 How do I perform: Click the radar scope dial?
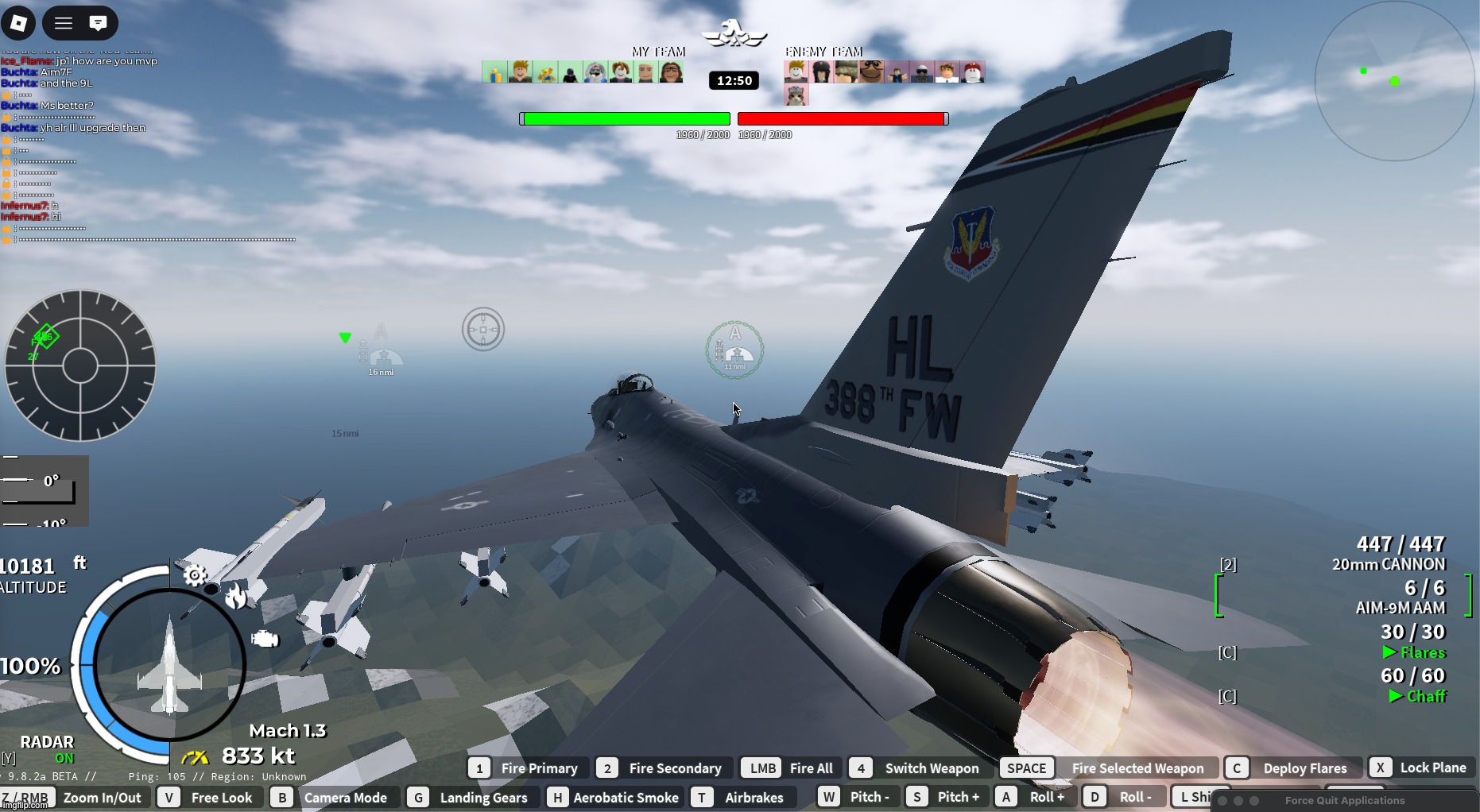[x=80, y=365]
